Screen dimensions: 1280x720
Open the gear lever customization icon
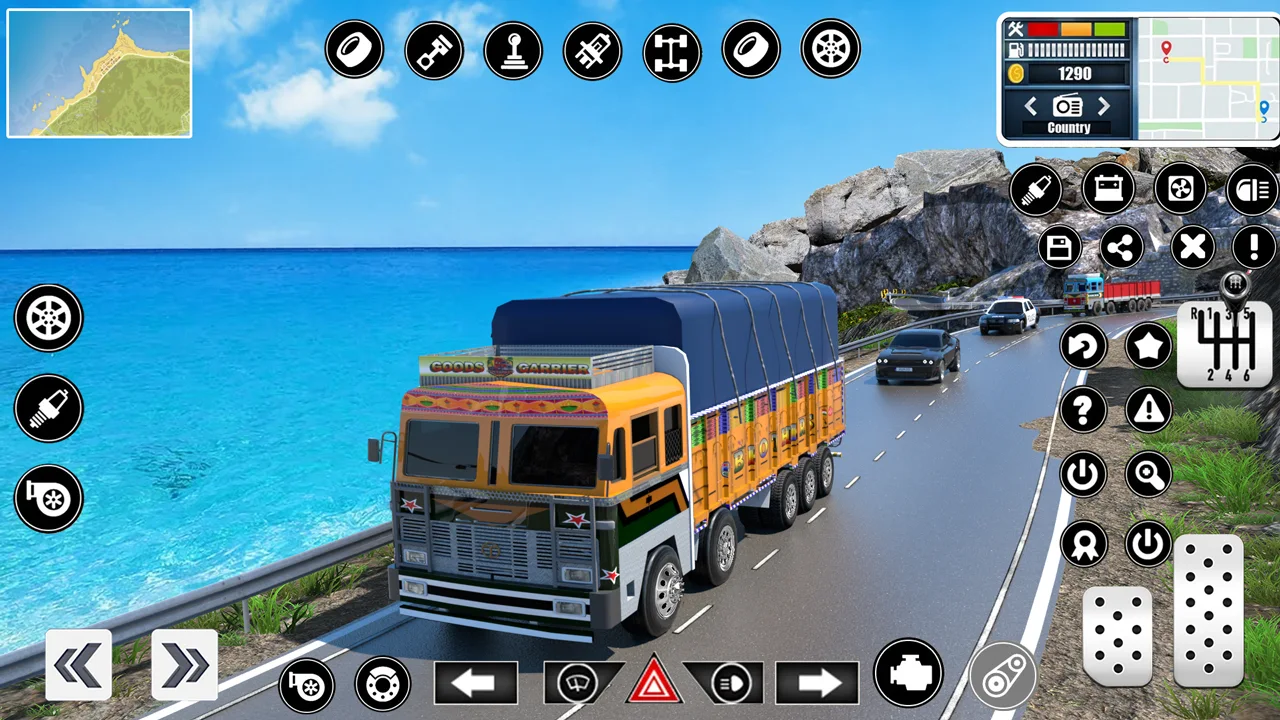(513, 50)
